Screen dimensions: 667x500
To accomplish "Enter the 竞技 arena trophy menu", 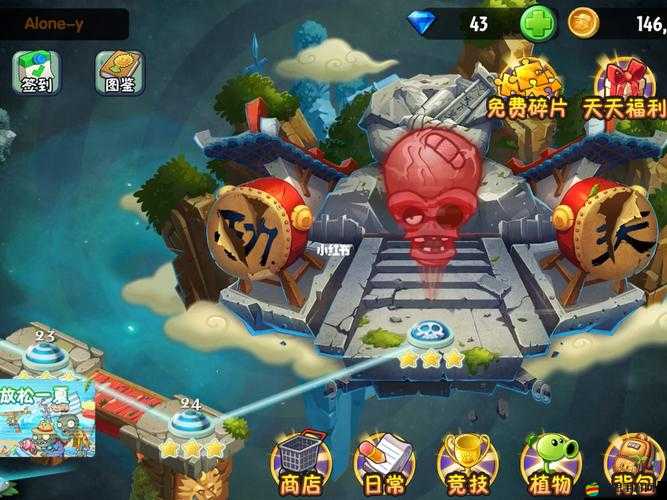I will 468,462.
